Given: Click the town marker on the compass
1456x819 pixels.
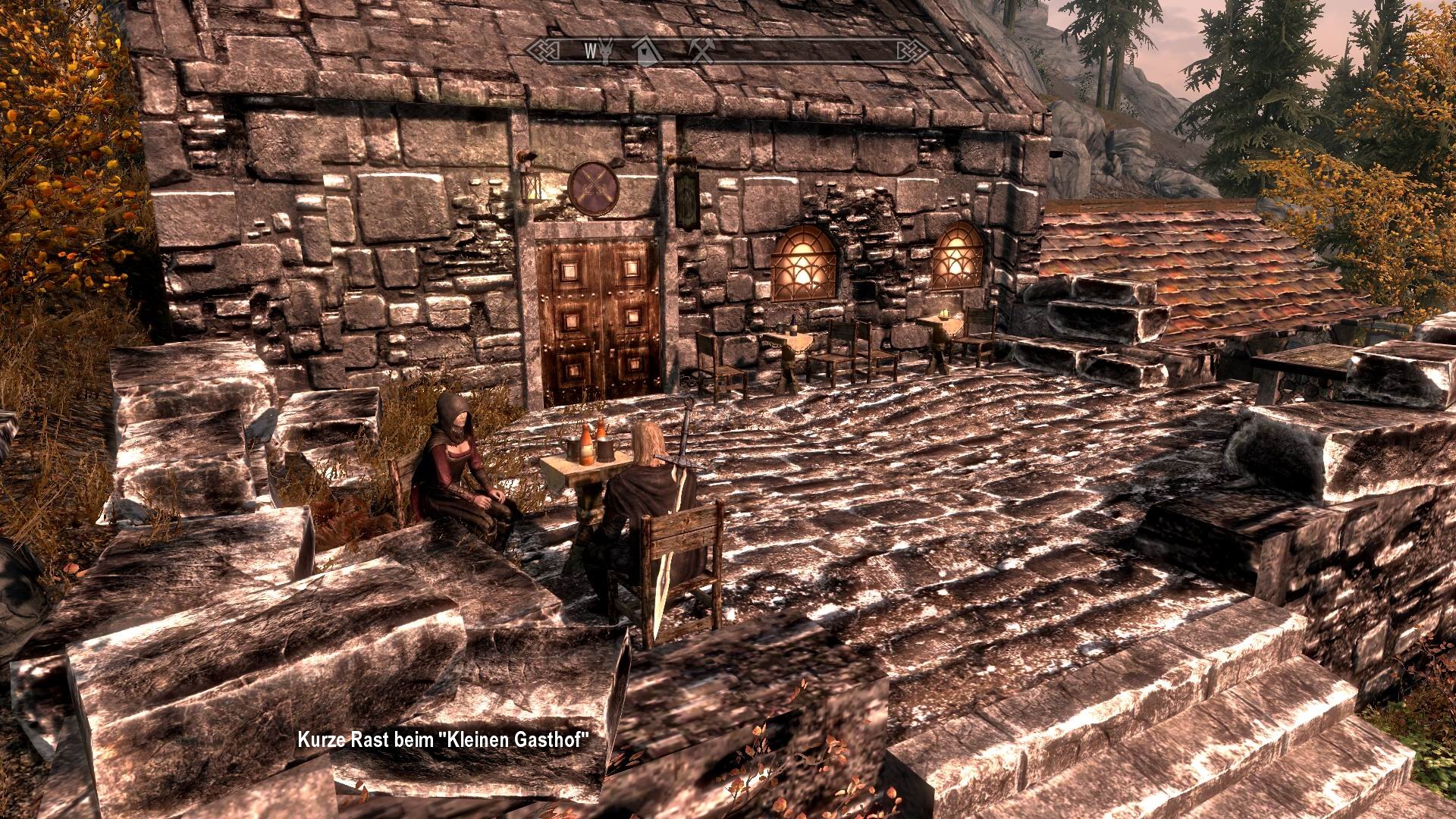Looking at the screenshot, I should click(645, 52).
